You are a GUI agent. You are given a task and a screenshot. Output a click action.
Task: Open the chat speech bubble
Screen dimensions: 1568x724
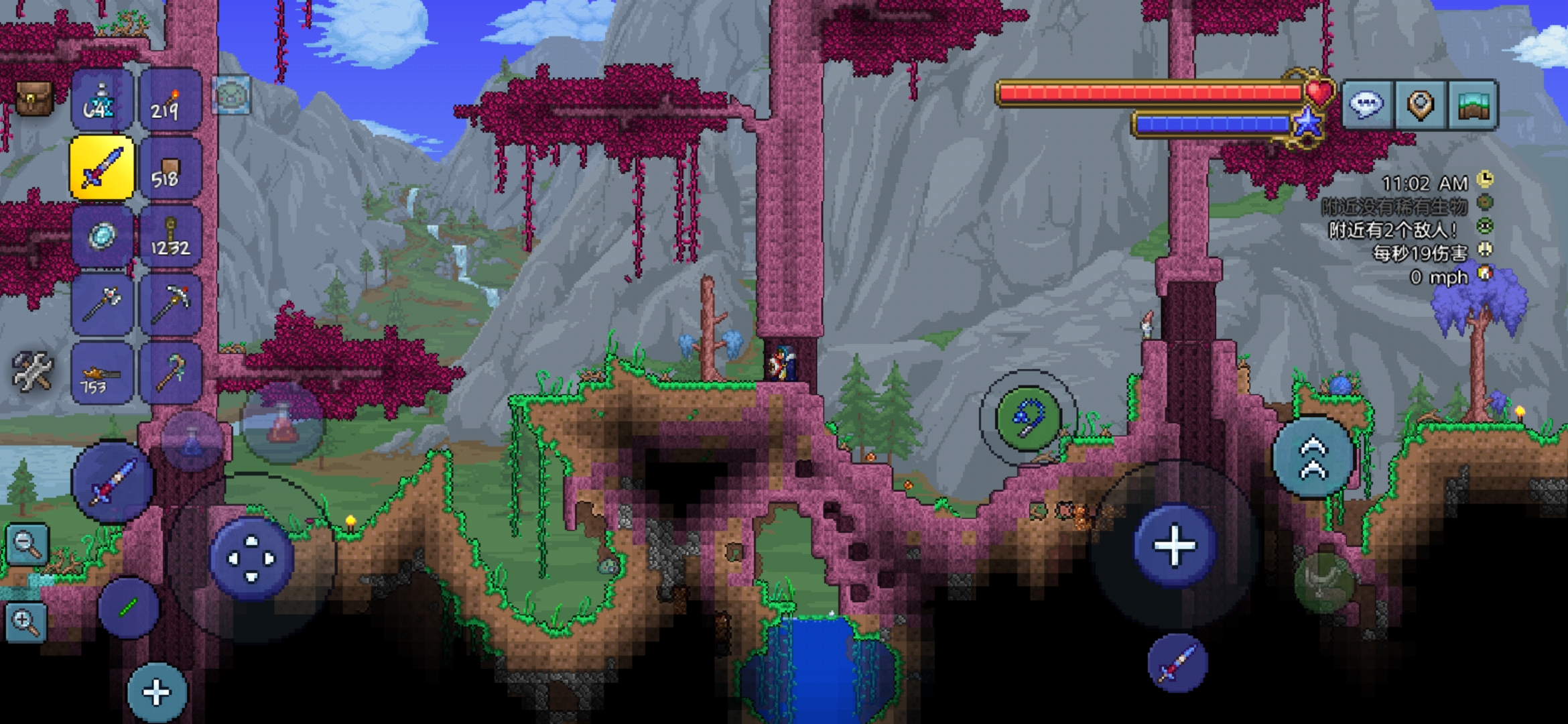[1367, 105]
